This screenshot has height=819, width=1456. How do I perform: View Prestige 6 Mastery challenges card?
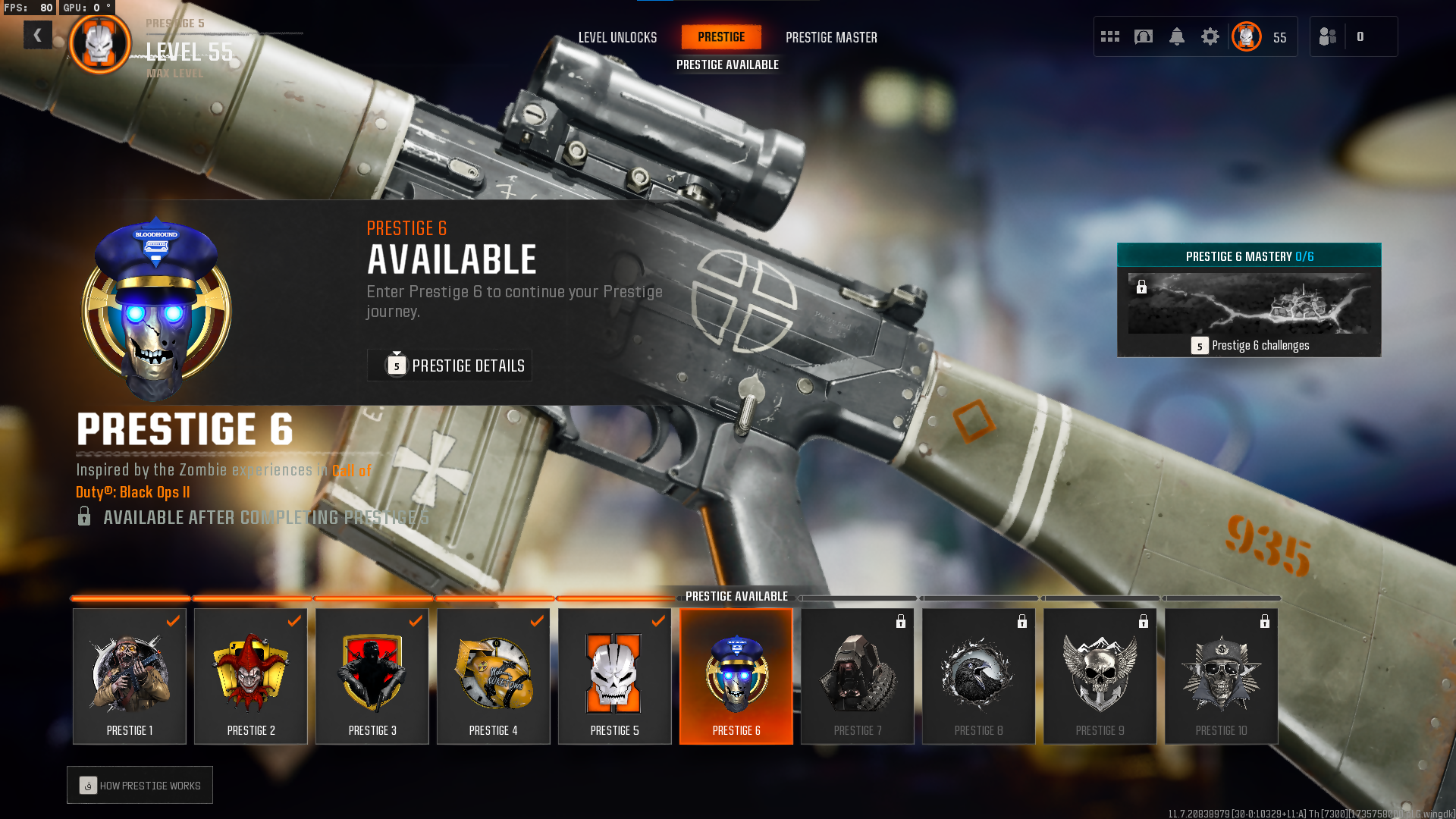click(x=1249, y=300)
